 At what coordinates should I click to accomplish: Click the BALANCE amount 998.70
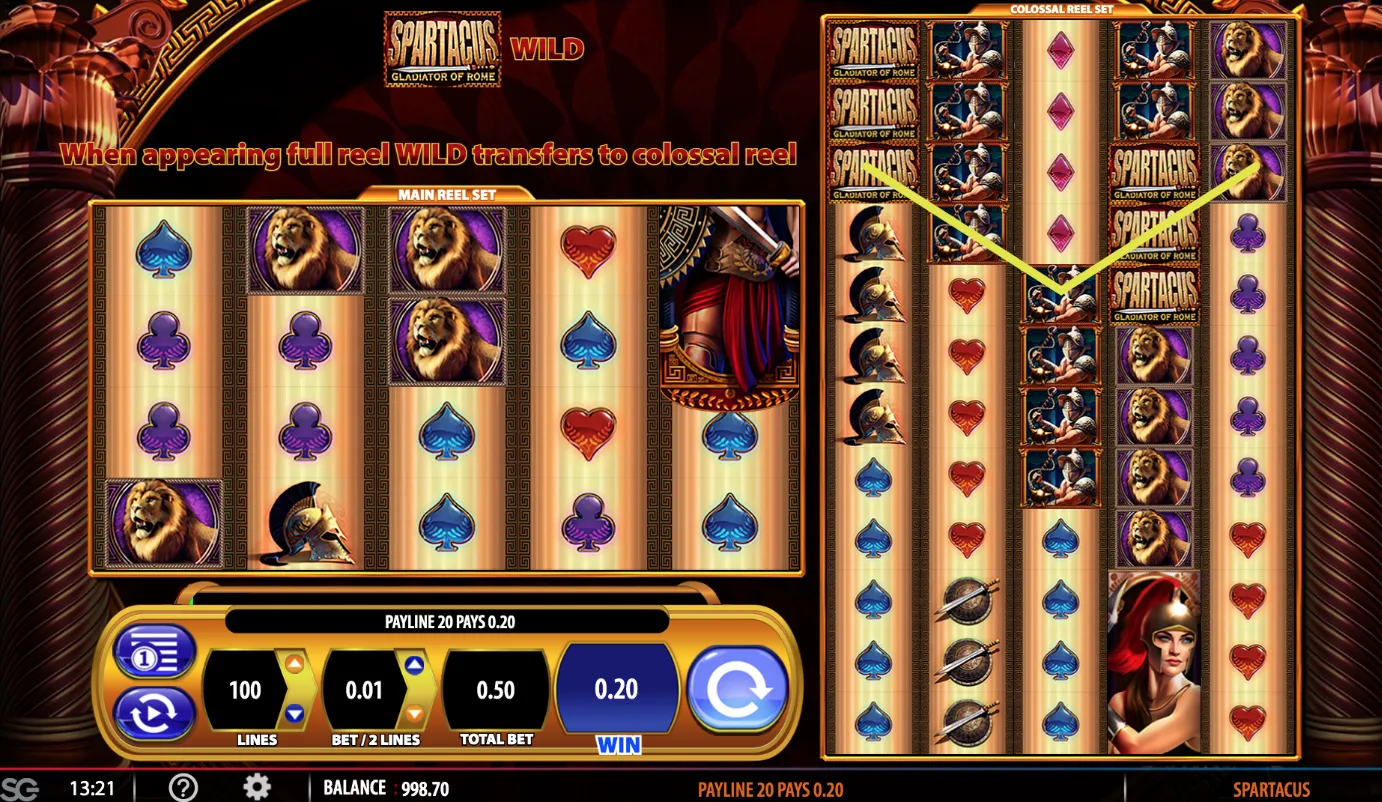pos(424,788)
